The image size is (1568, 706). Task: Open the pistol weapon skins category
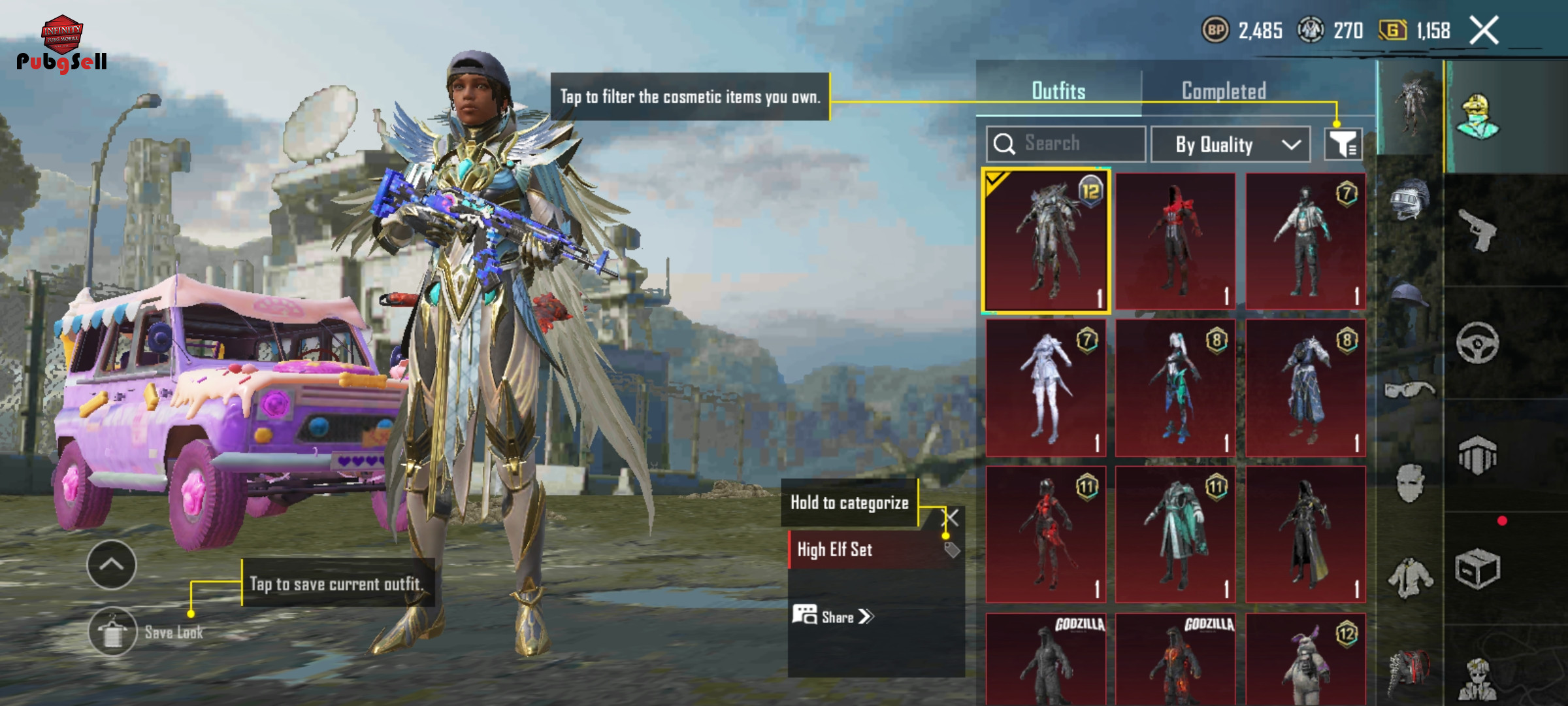[x=1478, y=229]
